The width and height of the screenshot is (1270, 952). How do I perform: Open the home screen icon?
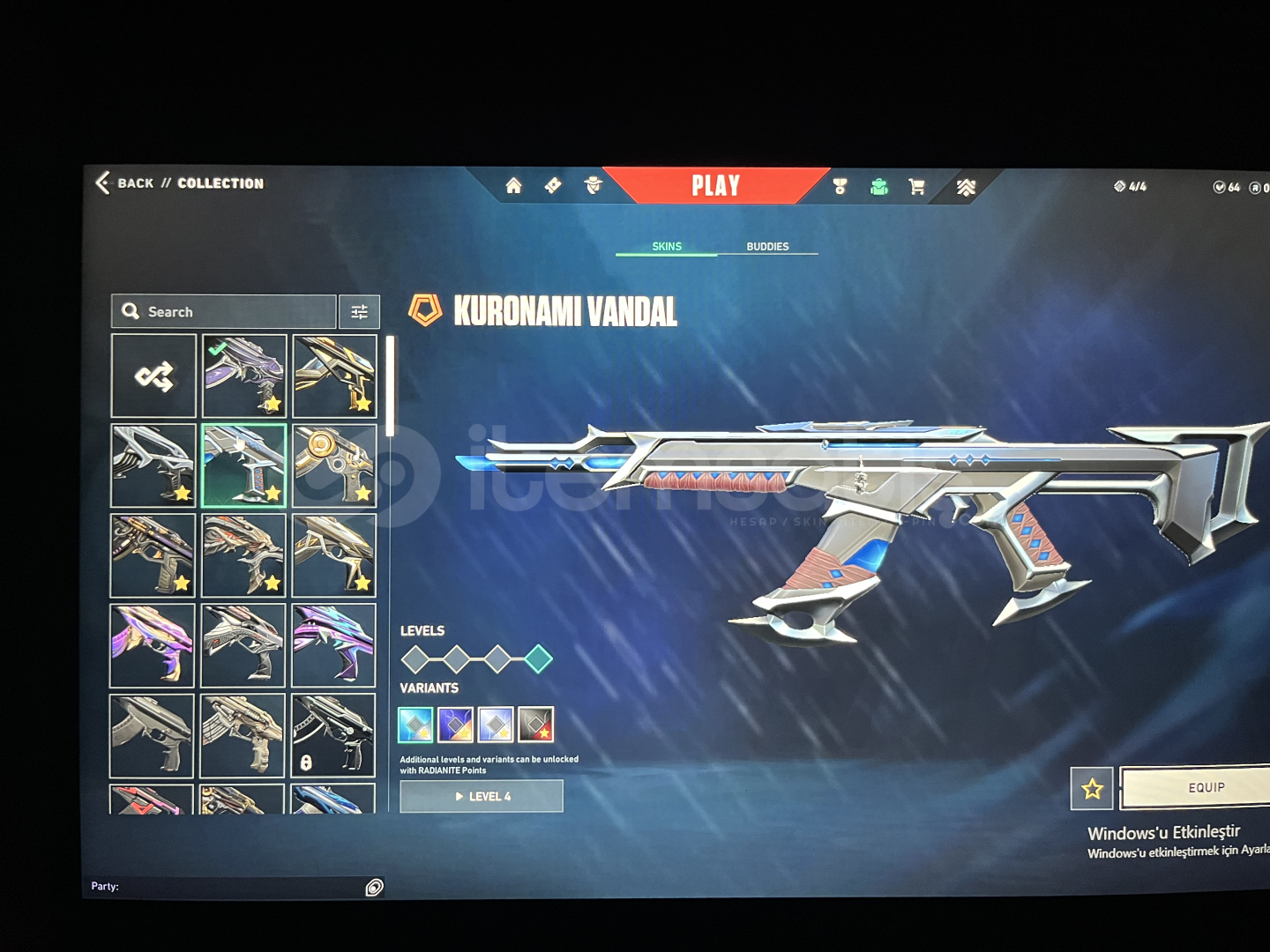(x=513, y=186)
